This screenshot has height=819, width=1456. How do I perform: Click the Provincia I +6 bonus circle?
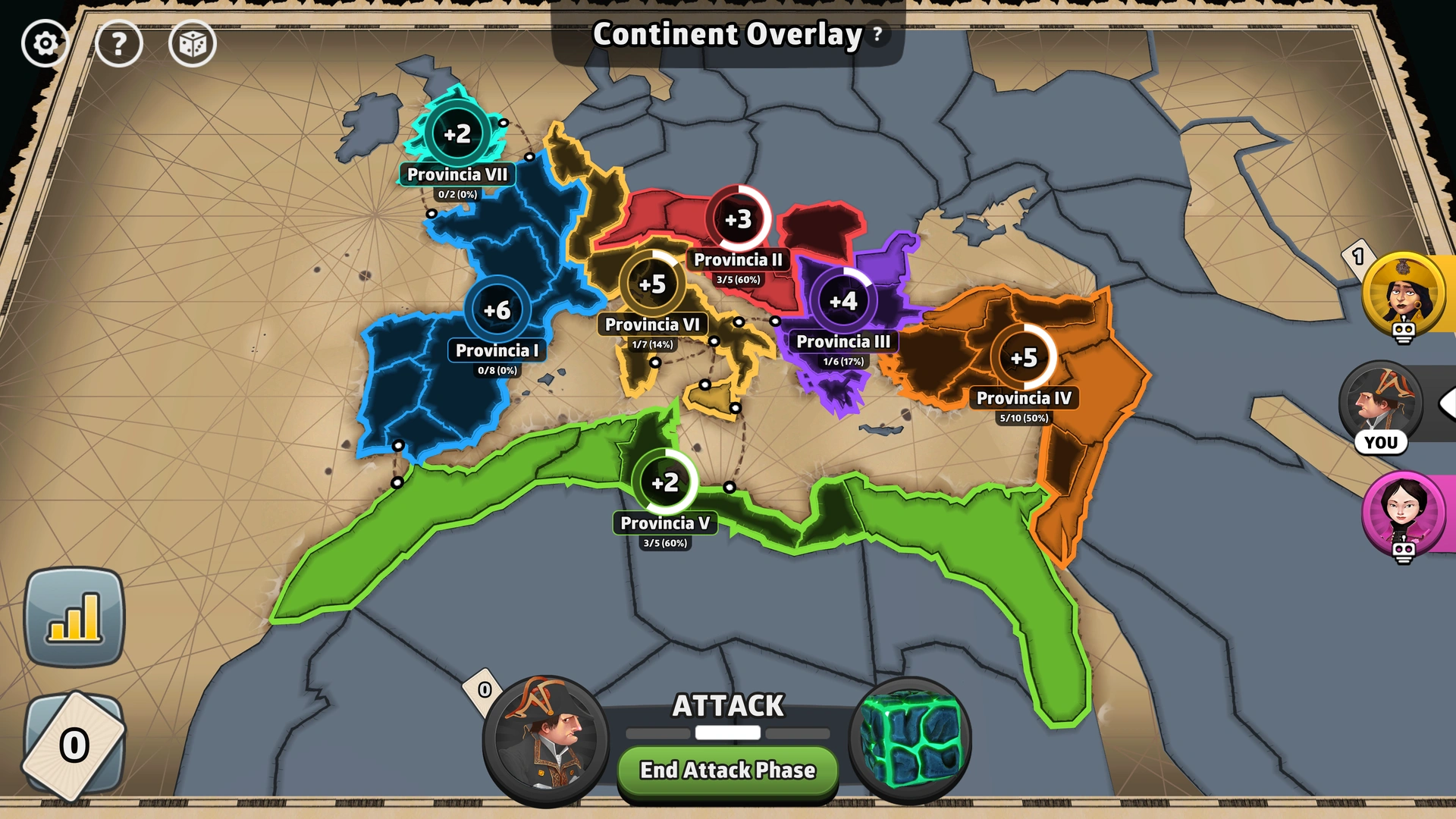[x=498, y=309]
